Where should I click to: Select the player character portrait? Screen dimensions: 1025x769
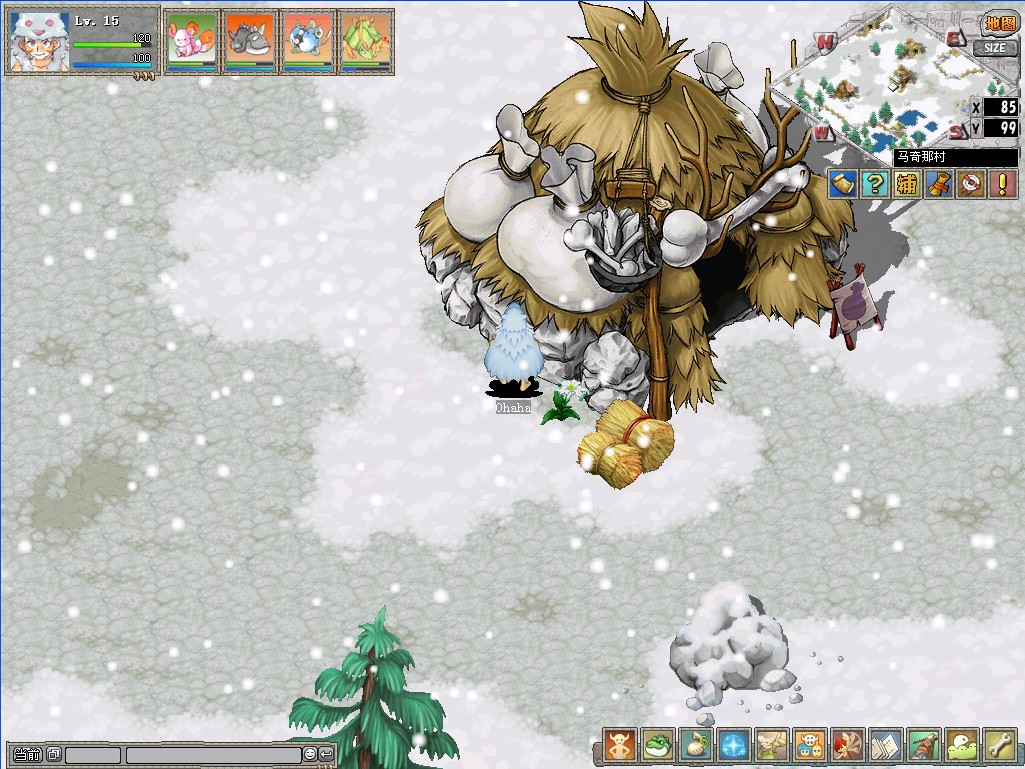click(38, 41)
